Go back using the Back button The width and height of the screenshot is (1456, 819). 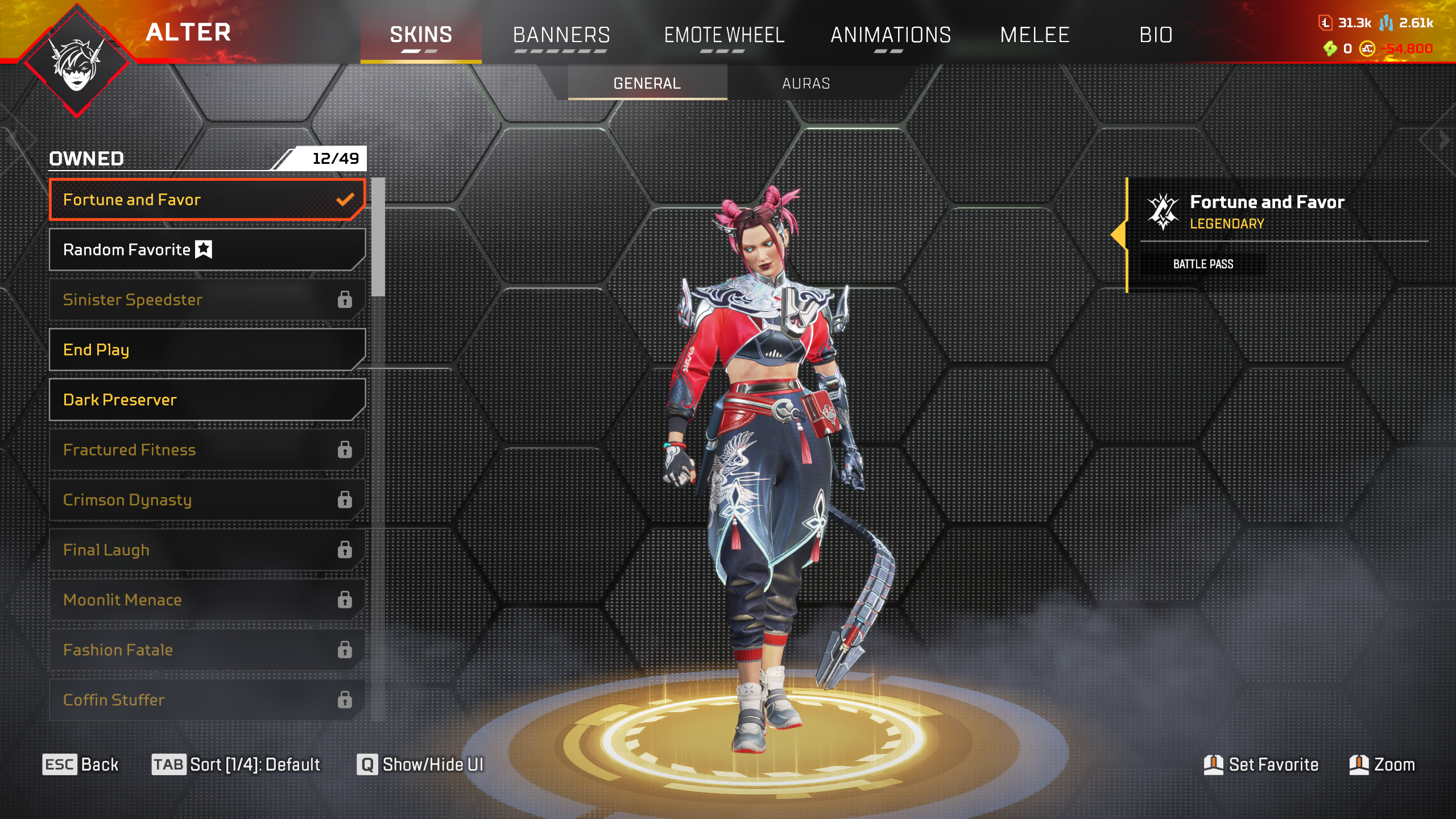click(81, 764)
